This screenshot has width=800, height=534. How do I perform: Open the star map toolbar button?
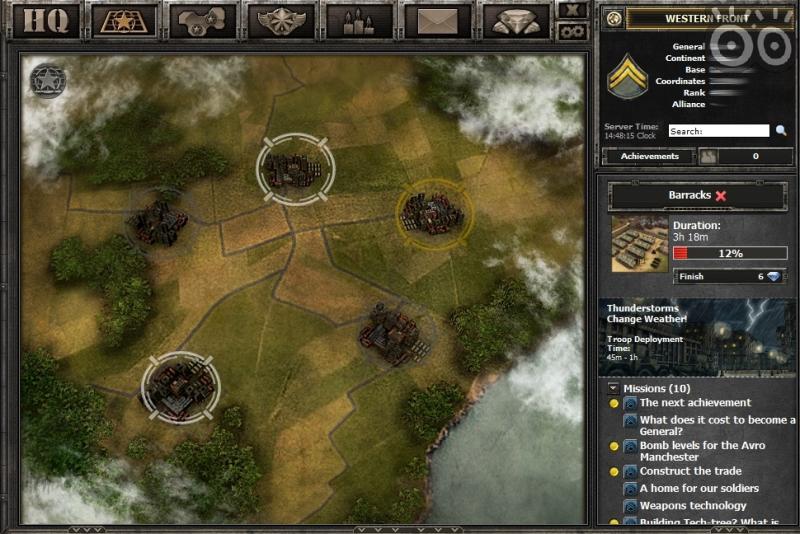122,20
